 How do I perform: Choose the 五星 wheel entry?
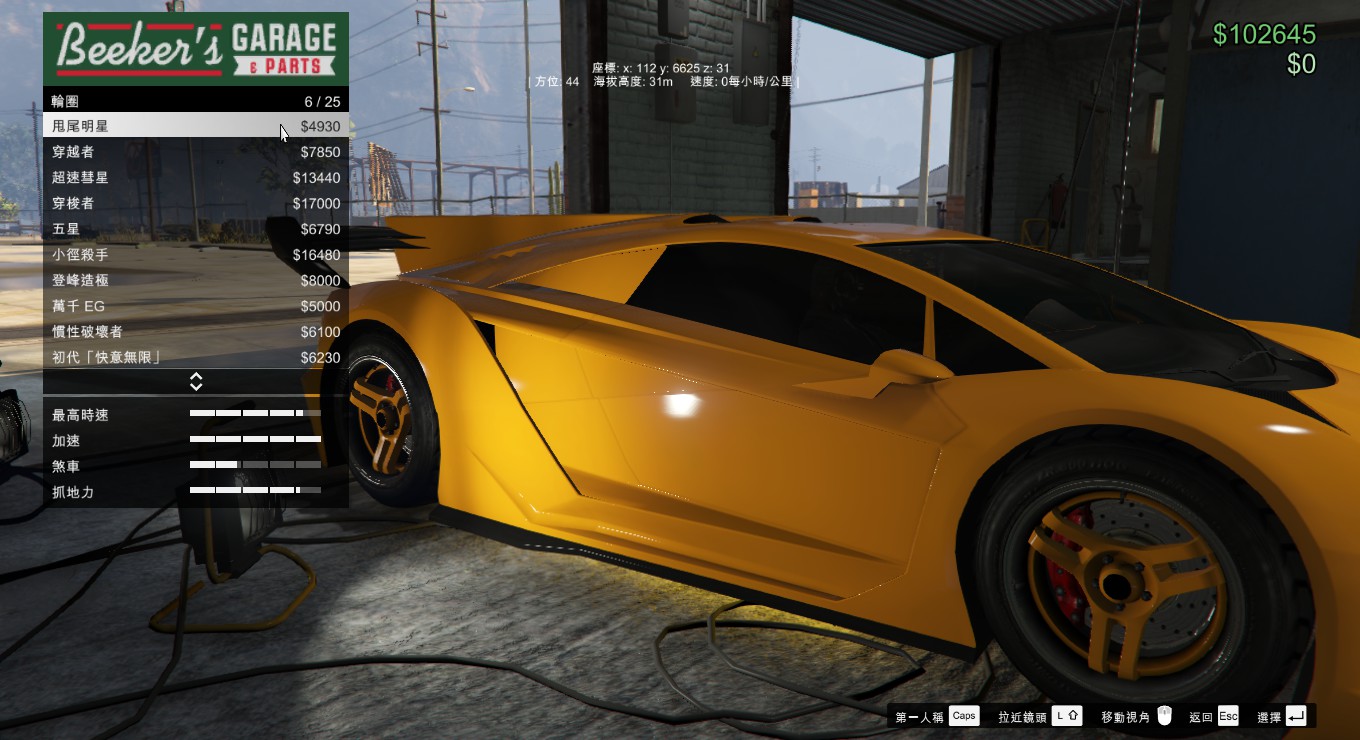tap(195, 229)
